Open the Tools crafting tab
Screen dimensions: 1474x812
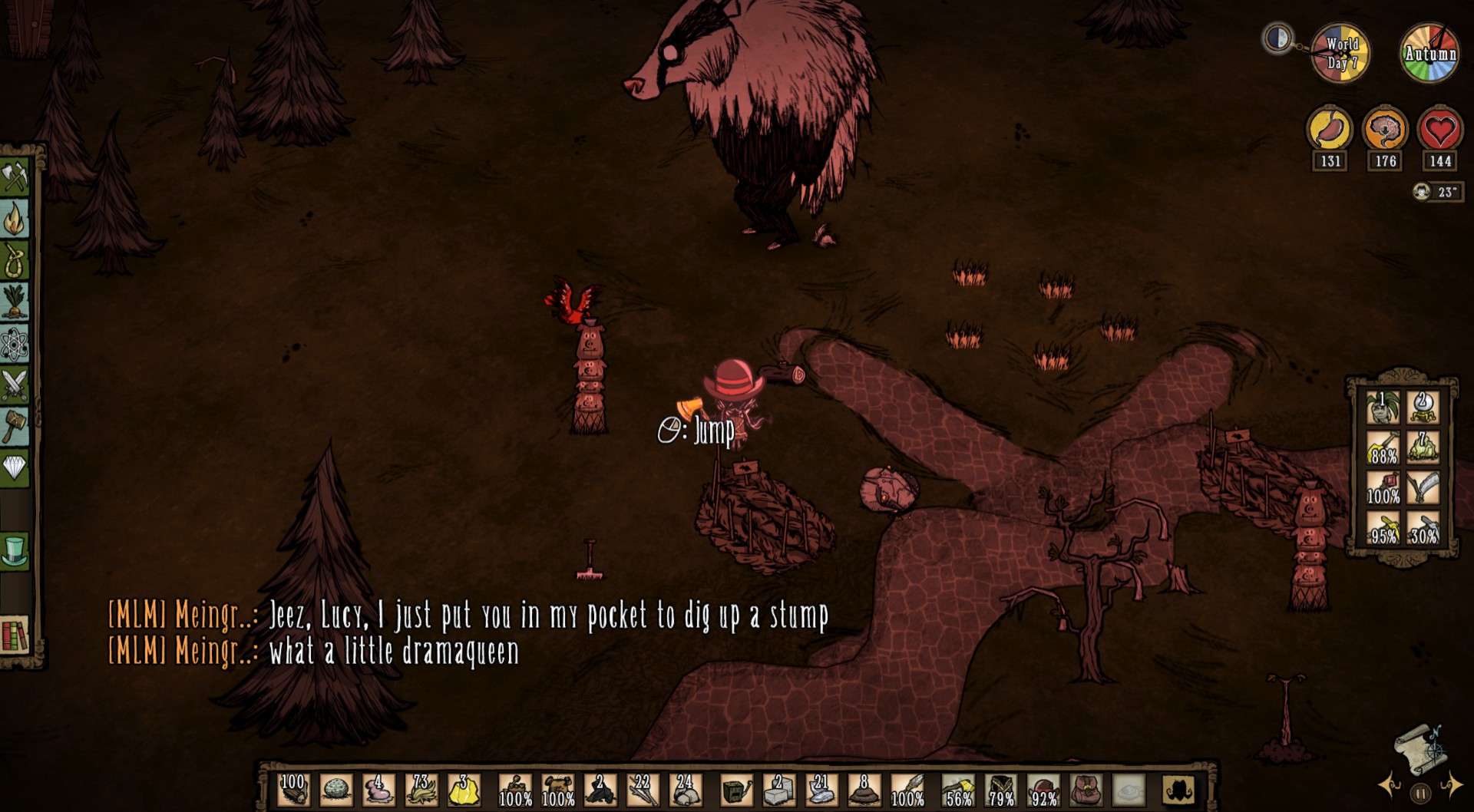pos(15,177)
